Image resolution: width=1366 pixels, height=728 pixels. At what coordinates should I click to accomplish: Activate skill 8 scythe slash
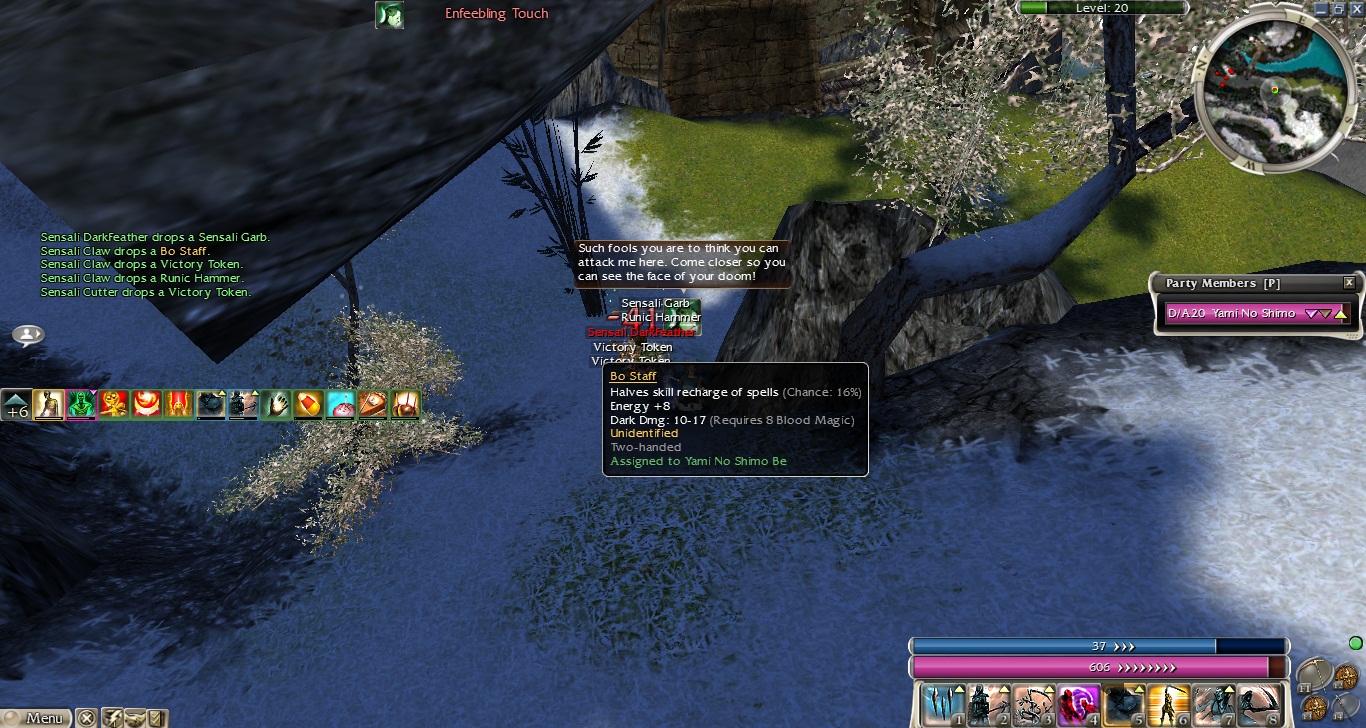point(1260,705)
